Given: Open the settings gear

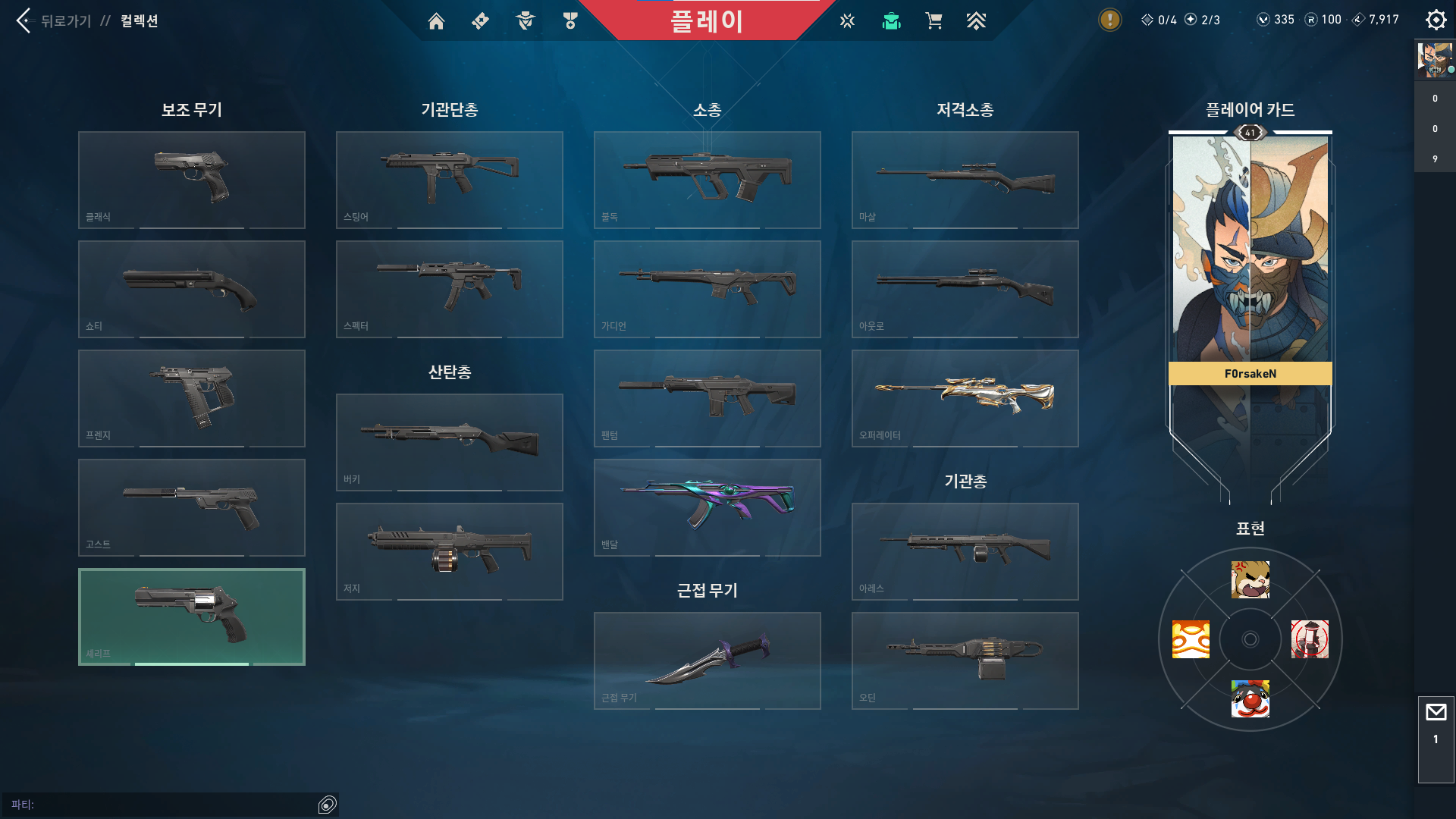Looking at the screenshot, I should pyautogui.click(x=1436, y=20).
